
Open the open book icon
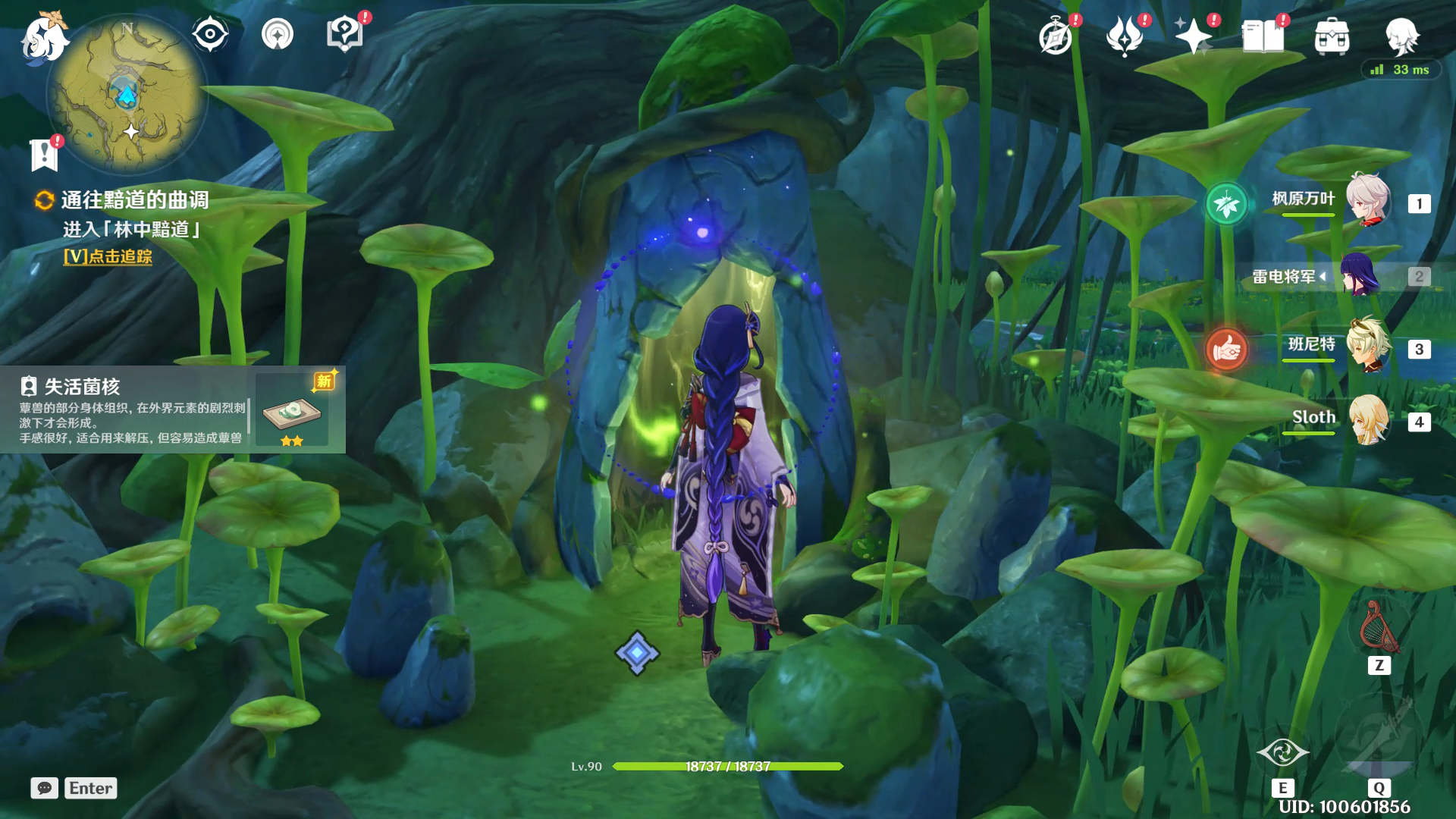tap(1263, 36)
